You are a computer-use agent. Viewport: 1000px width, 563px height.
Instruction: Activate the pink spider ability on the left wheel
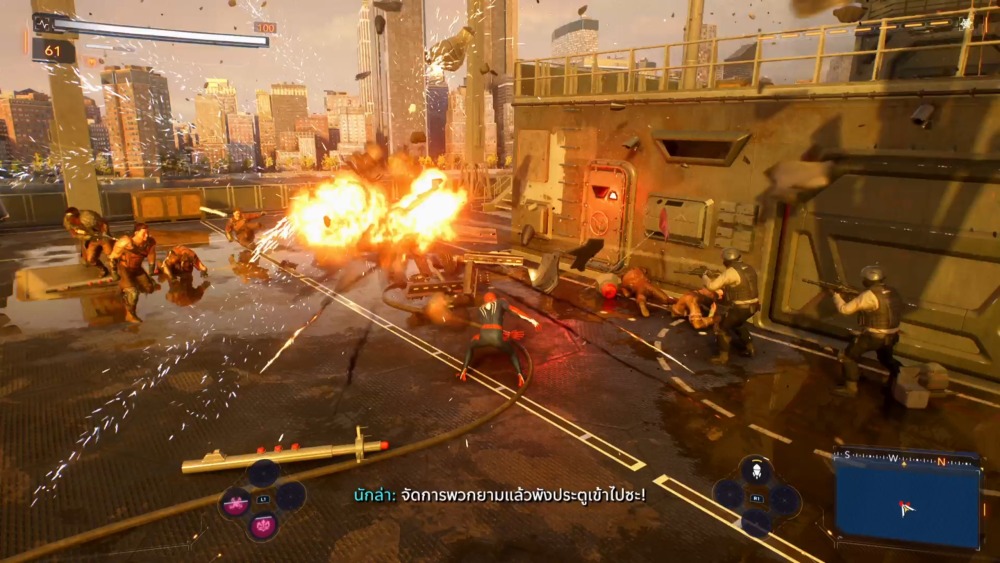pos(236,505)
